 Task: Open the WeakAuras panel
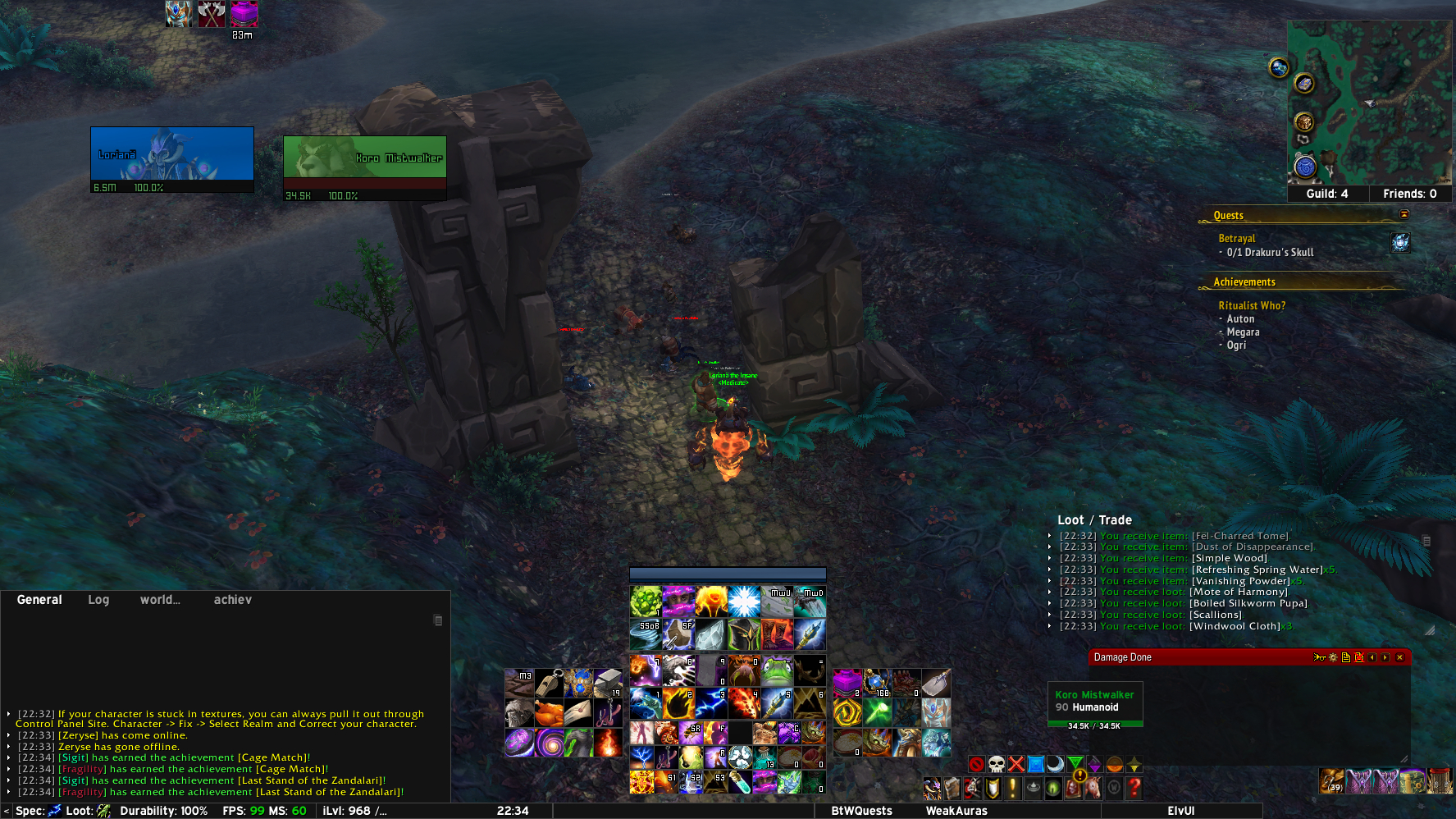(956, 811)
